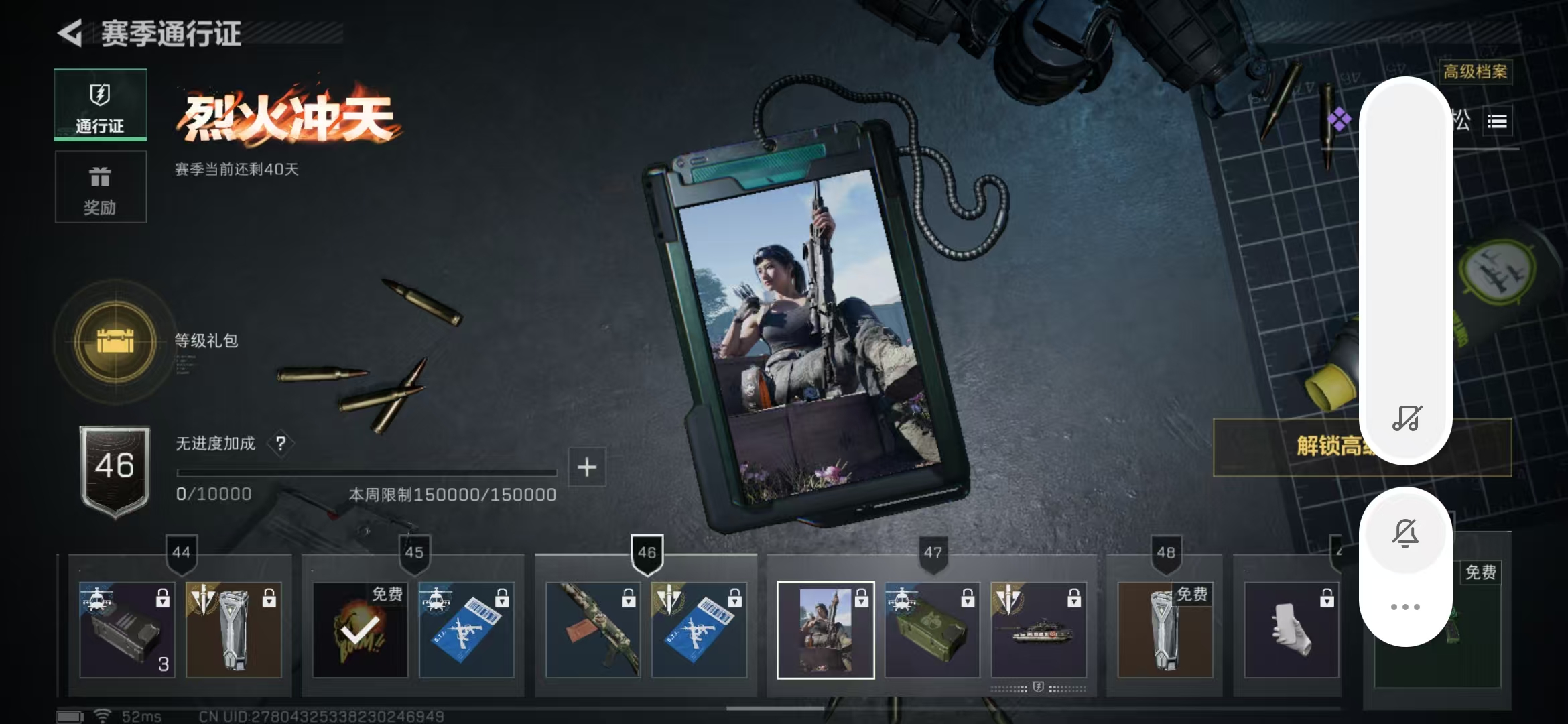Pick the level 47 tank reward

(x=1038, y=629)
